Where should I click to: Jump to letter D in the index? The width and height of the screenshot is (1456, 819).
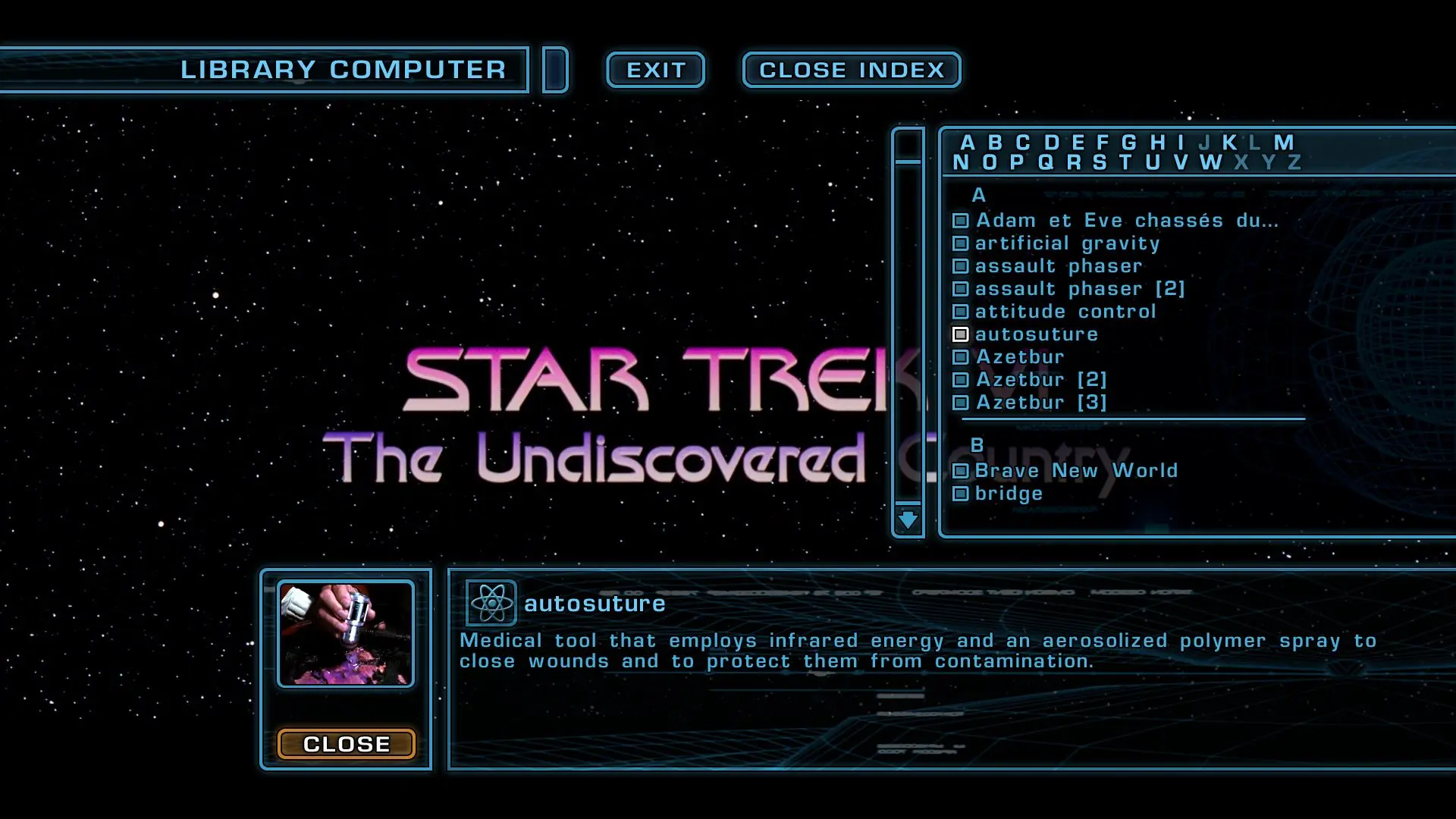[x=1051, y=143]
